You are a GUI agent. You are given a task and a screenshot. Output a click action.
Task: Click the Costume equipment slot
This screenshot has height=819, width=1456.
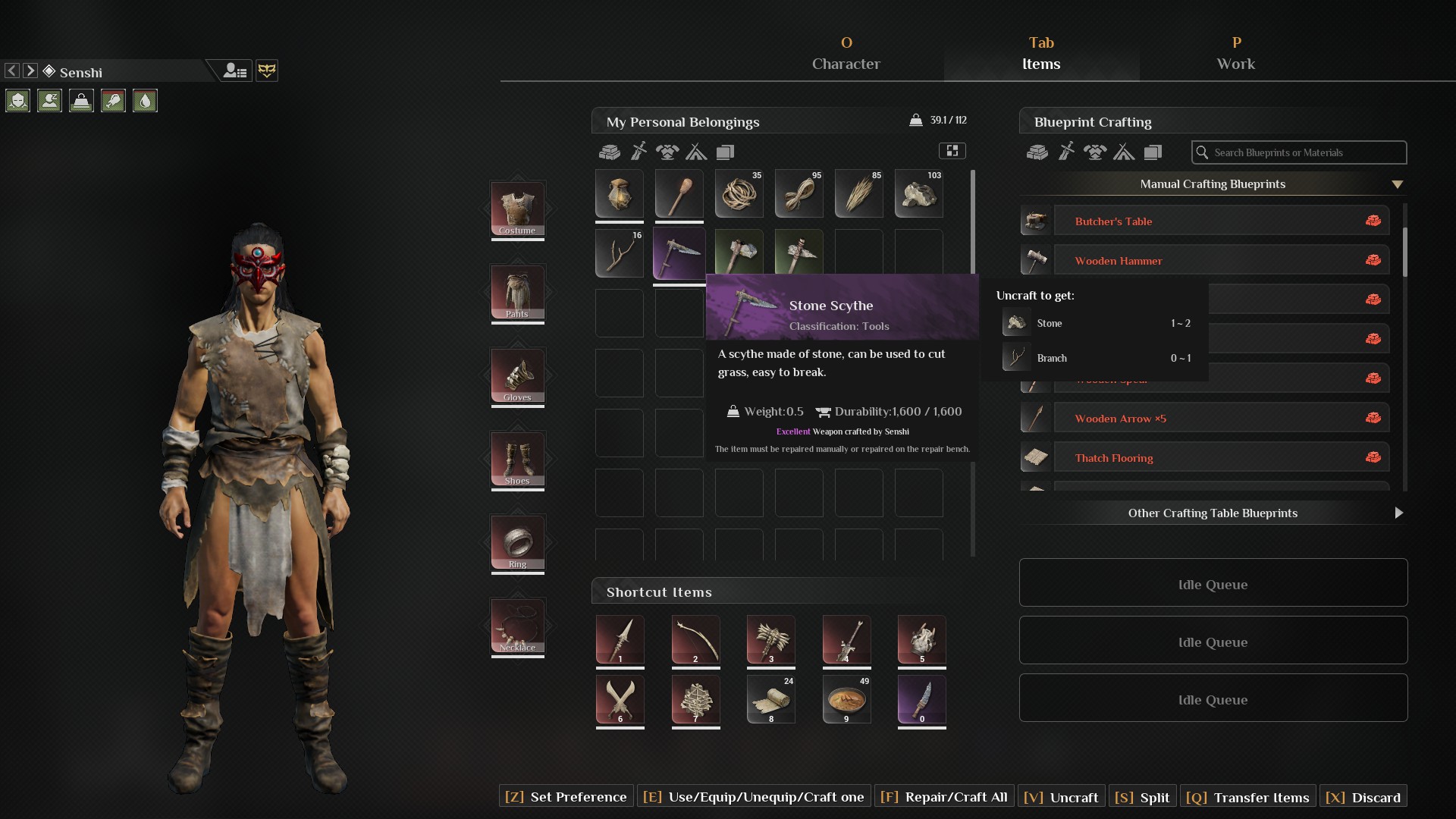tap(517, 209)
